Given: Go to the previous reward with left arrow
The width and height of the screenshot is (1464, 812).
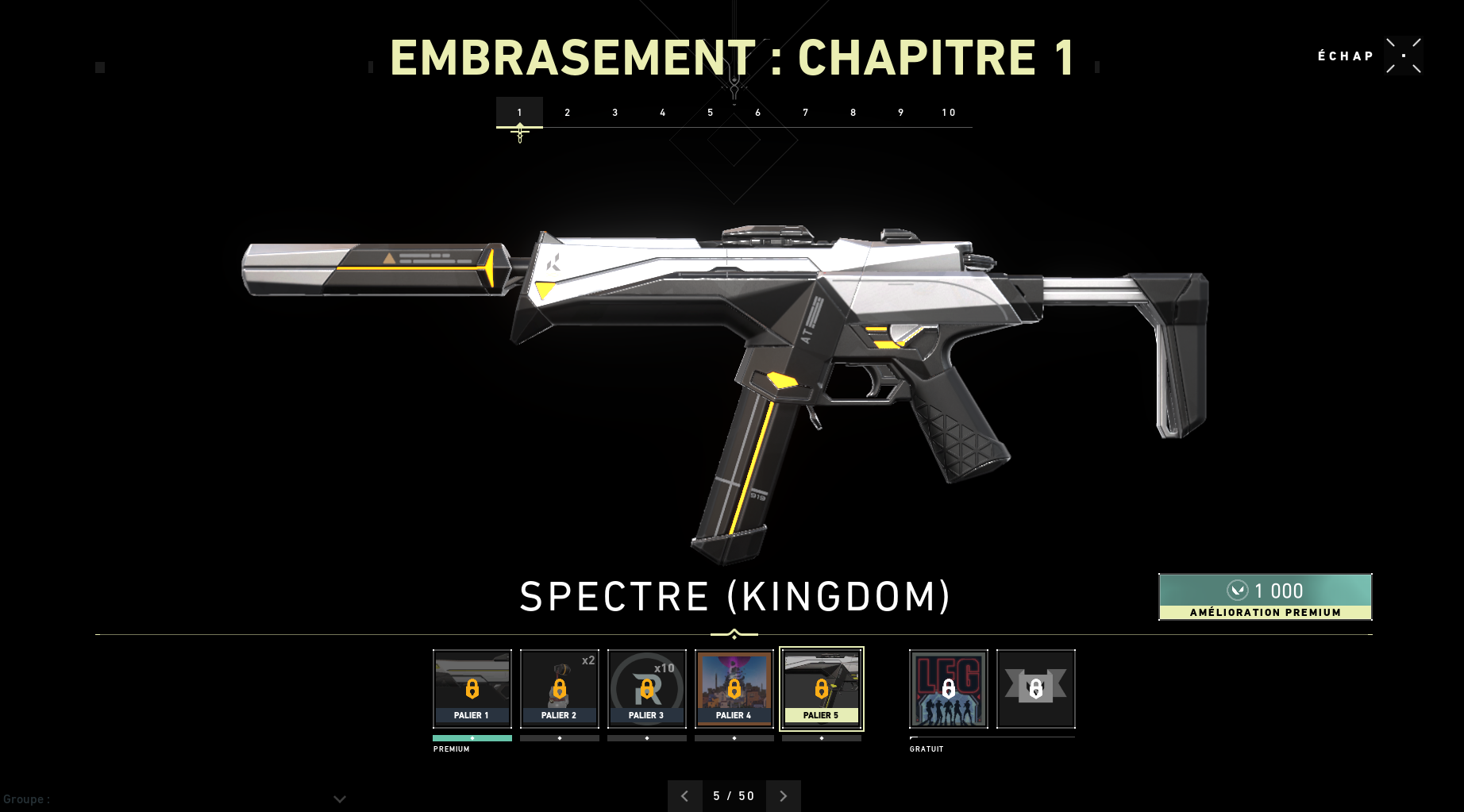Looking at the screenshot, I should tap(685, 795).
